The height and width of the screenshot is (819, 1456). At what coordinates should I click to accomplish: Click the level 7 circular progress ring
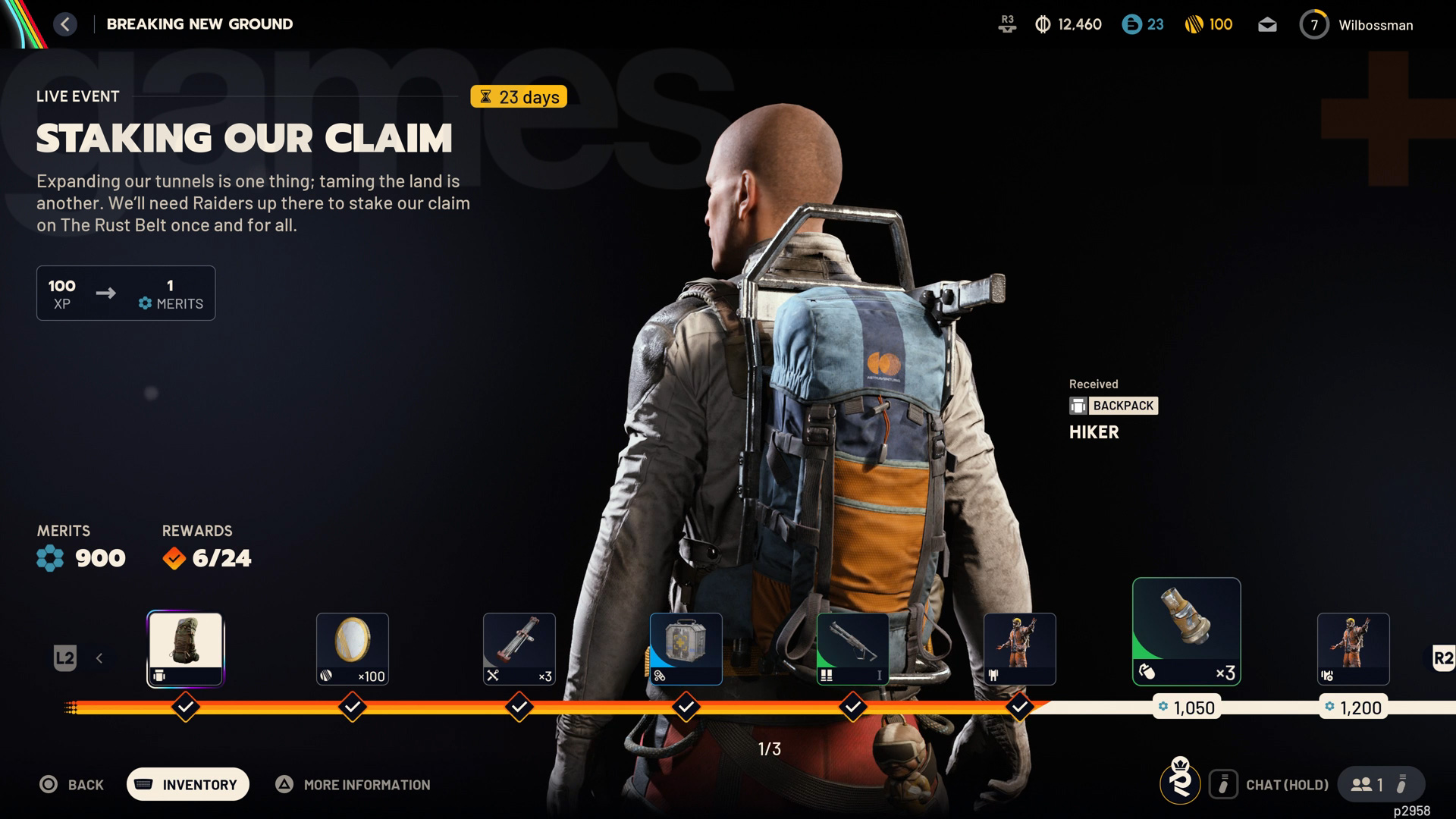[x=1314, y=24]
